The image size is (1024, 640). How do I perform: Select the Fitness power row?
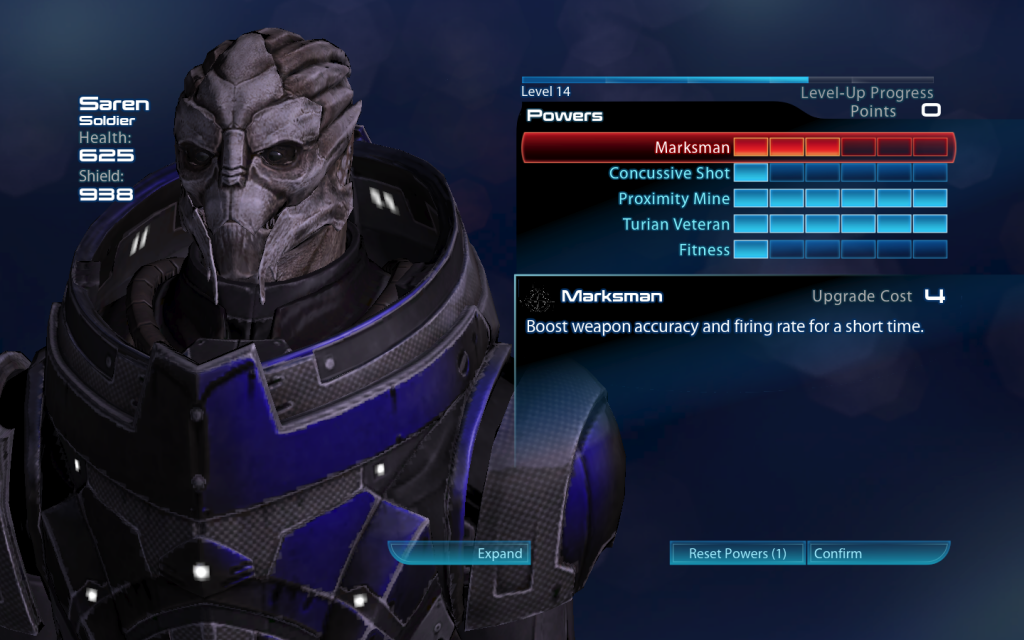tap(704, 250)
